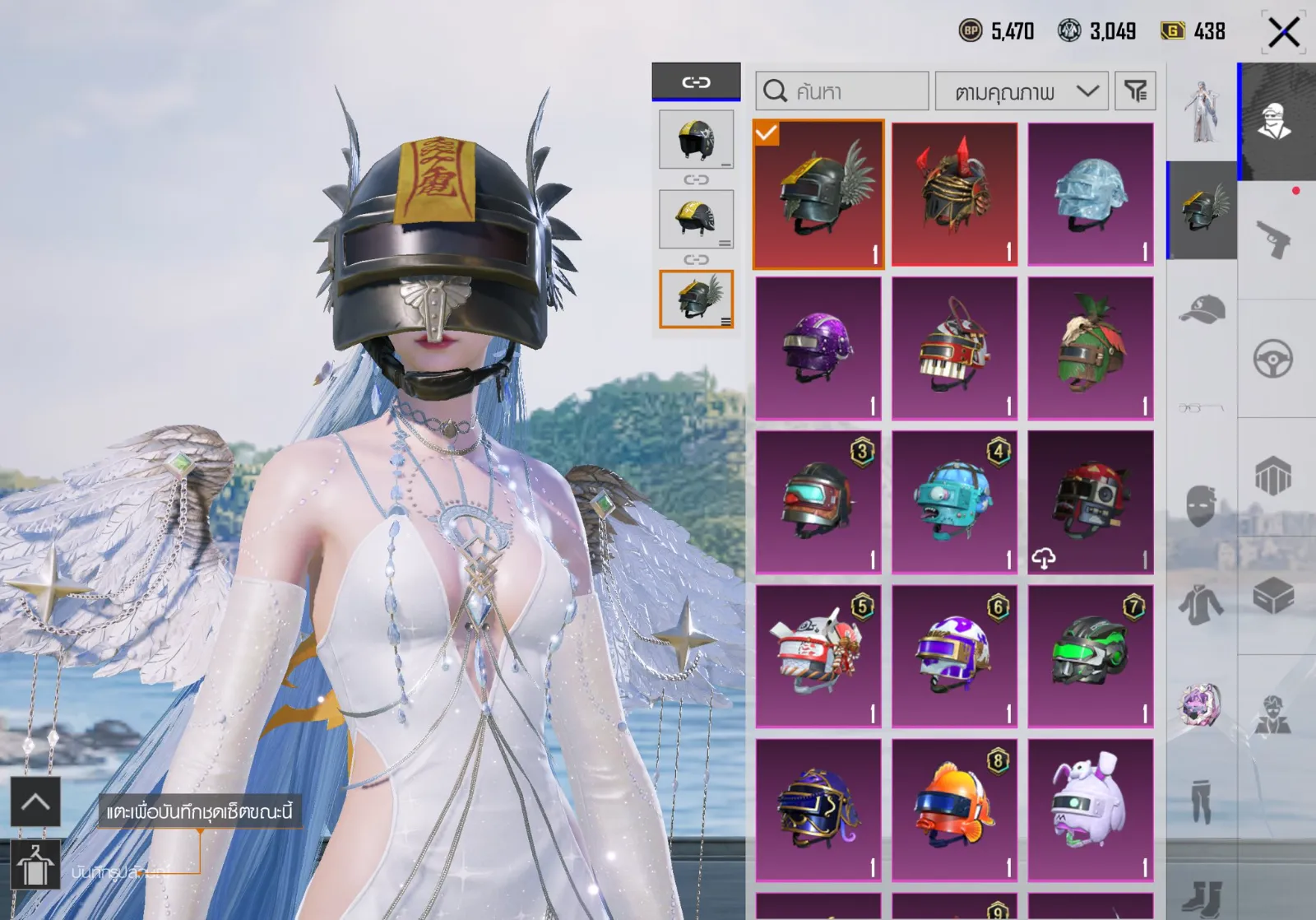Close the inventory with the X button
This screenshot has height=920, width=1316.
coord(1283,33)
